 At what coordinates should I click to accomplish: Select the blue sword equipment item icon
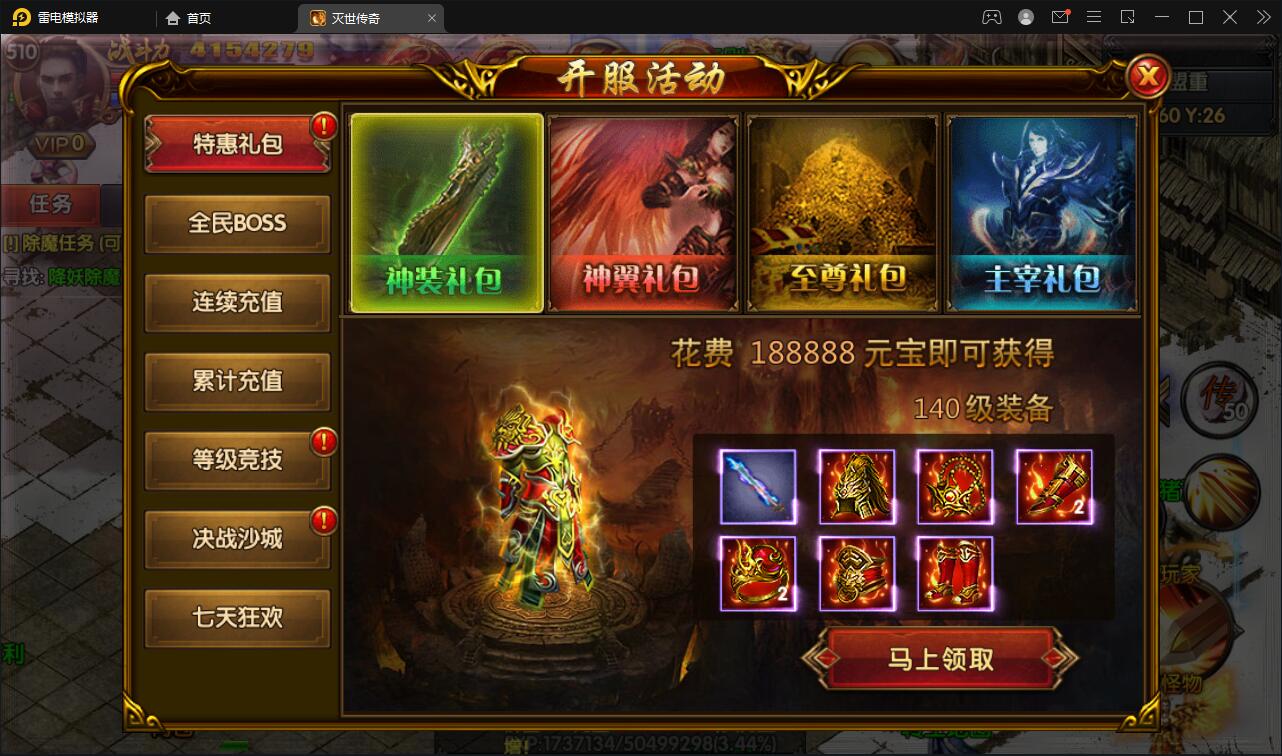click(757, 488)
